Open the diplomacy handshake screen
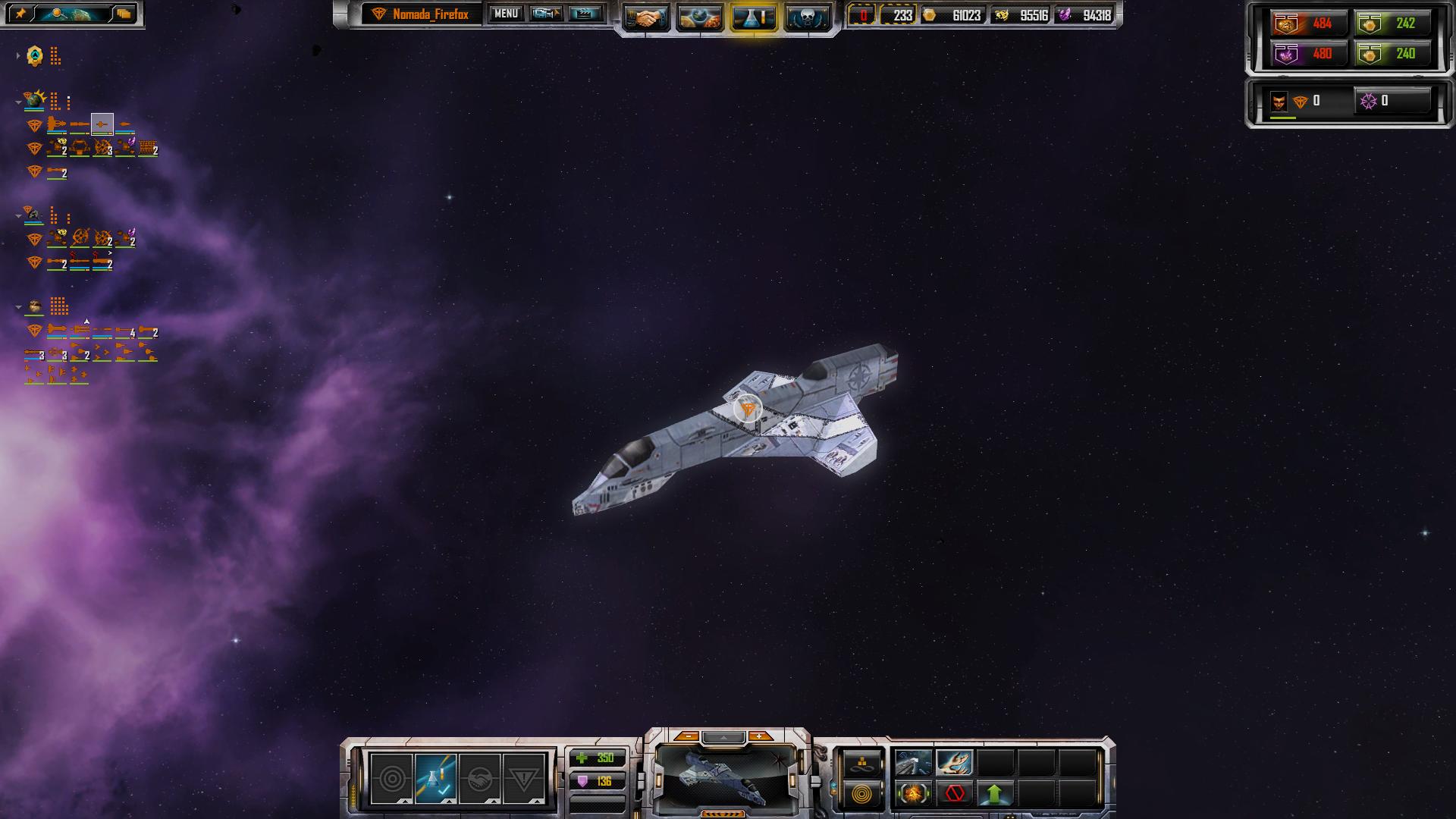1456x819 pixels. pyautogui.click(x=646, y=17)
